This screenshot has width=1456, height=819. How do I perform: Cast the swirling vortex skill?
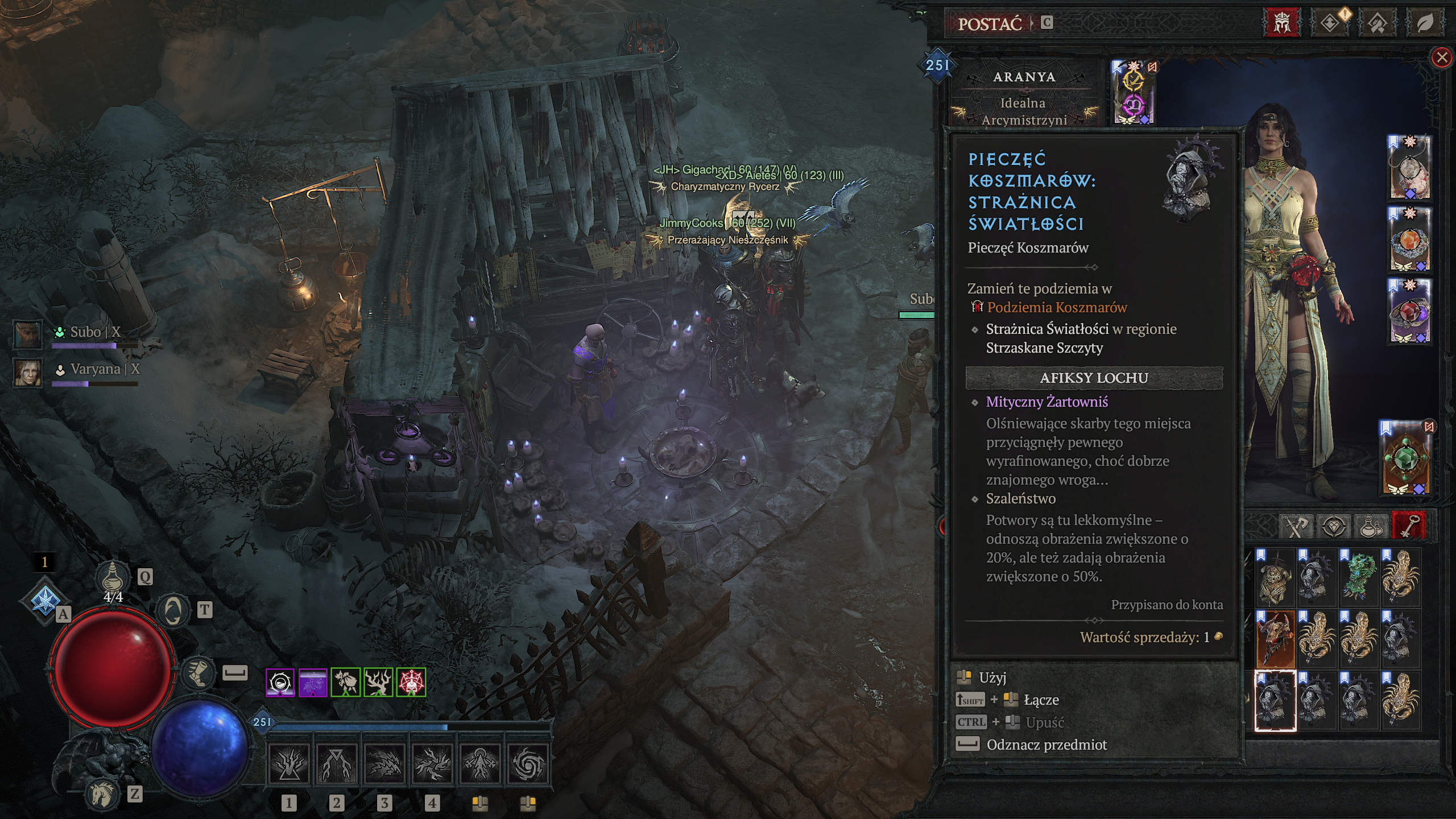click(528, 763)
